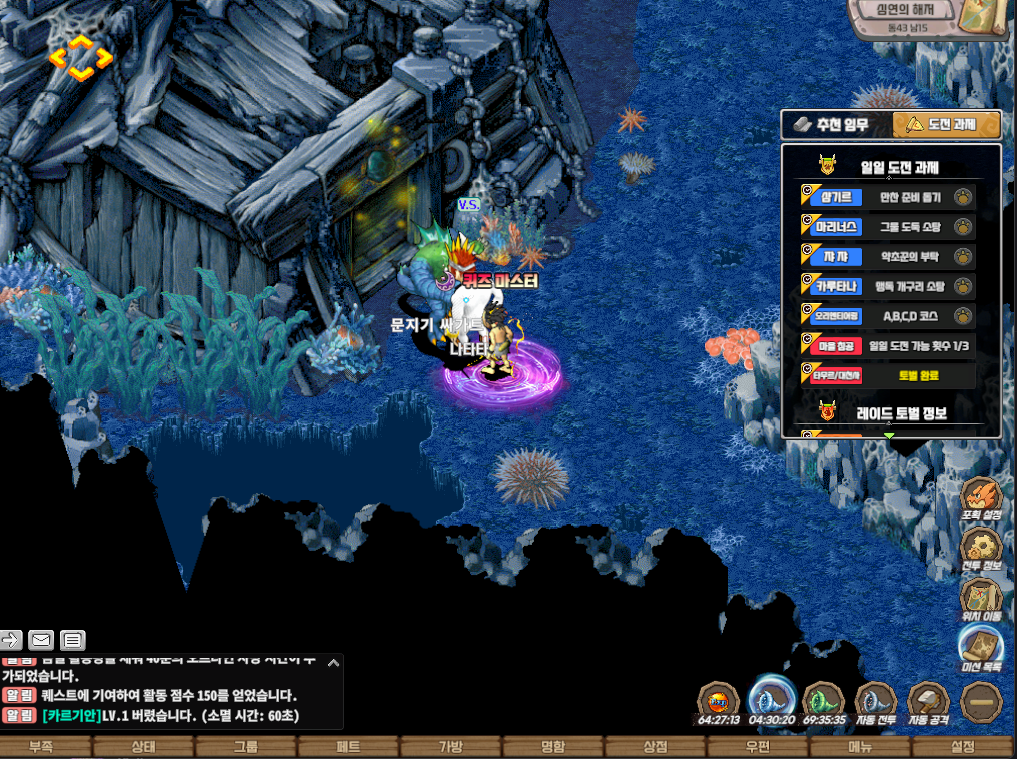The image size is (1017, 759).
Task: Toggle the 자동 공격 auto attack icon
Action: 928,702
